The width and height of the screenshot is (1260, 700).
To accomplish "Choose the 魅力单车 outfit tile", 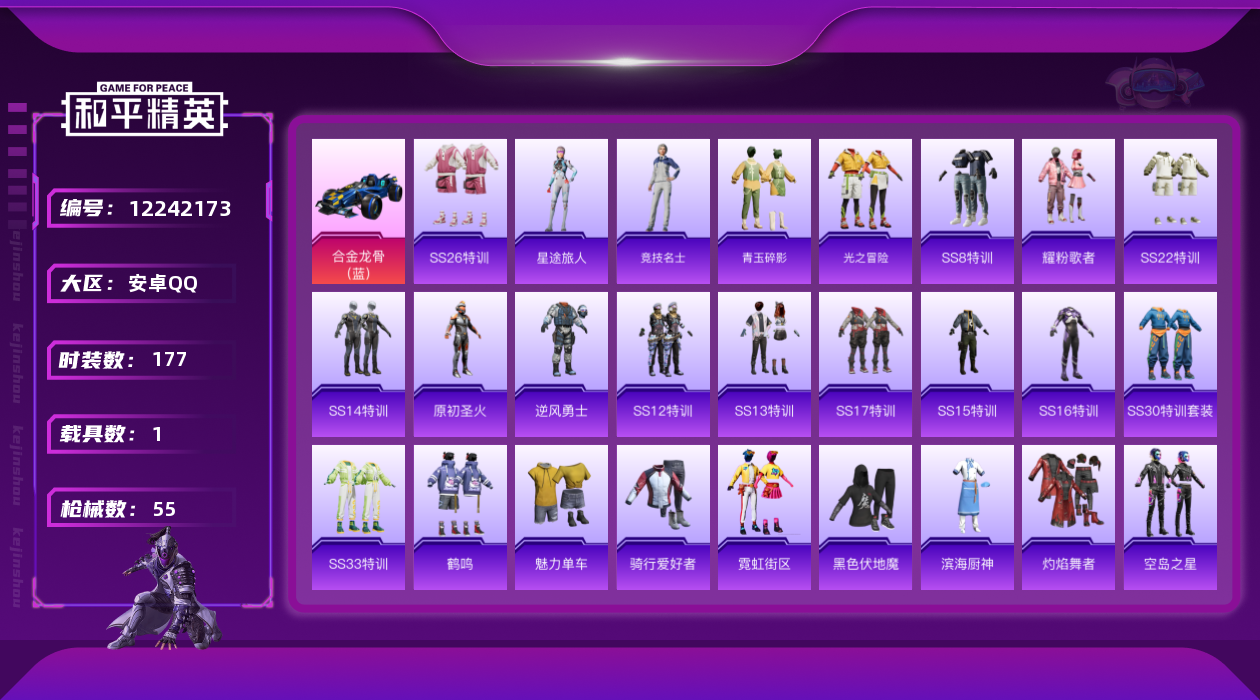I will click(x=561, y=517).
